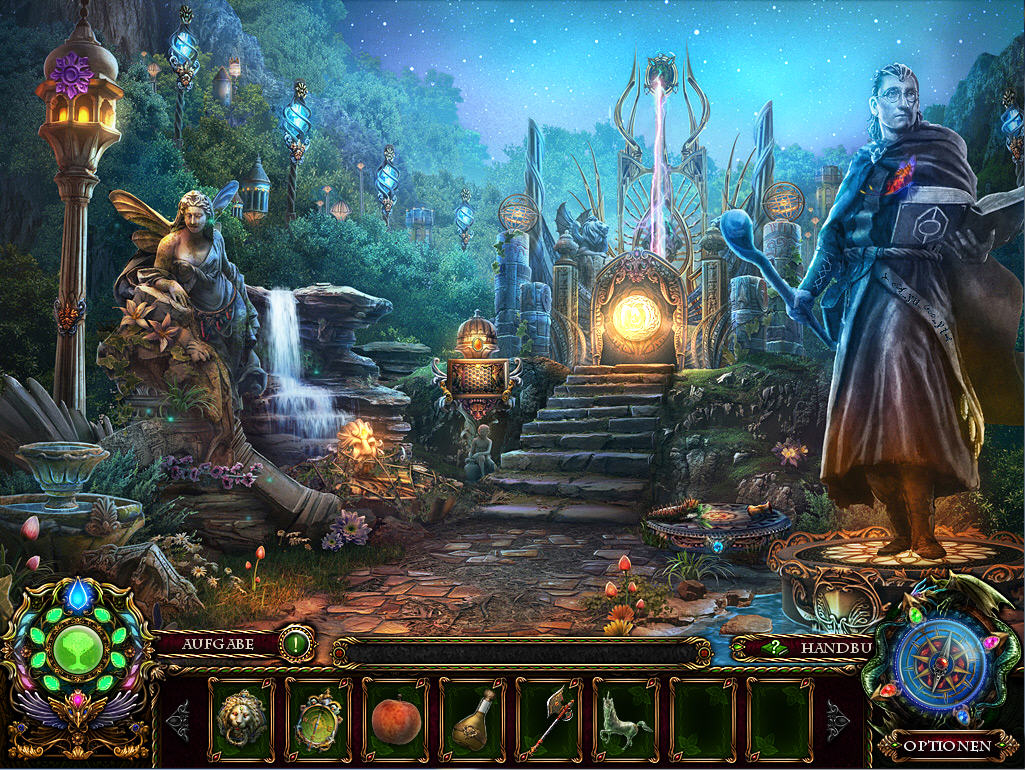Open the Optionen menu
Image resolution: width=1025 pixels, height=770 pixels.
[946, 745]
